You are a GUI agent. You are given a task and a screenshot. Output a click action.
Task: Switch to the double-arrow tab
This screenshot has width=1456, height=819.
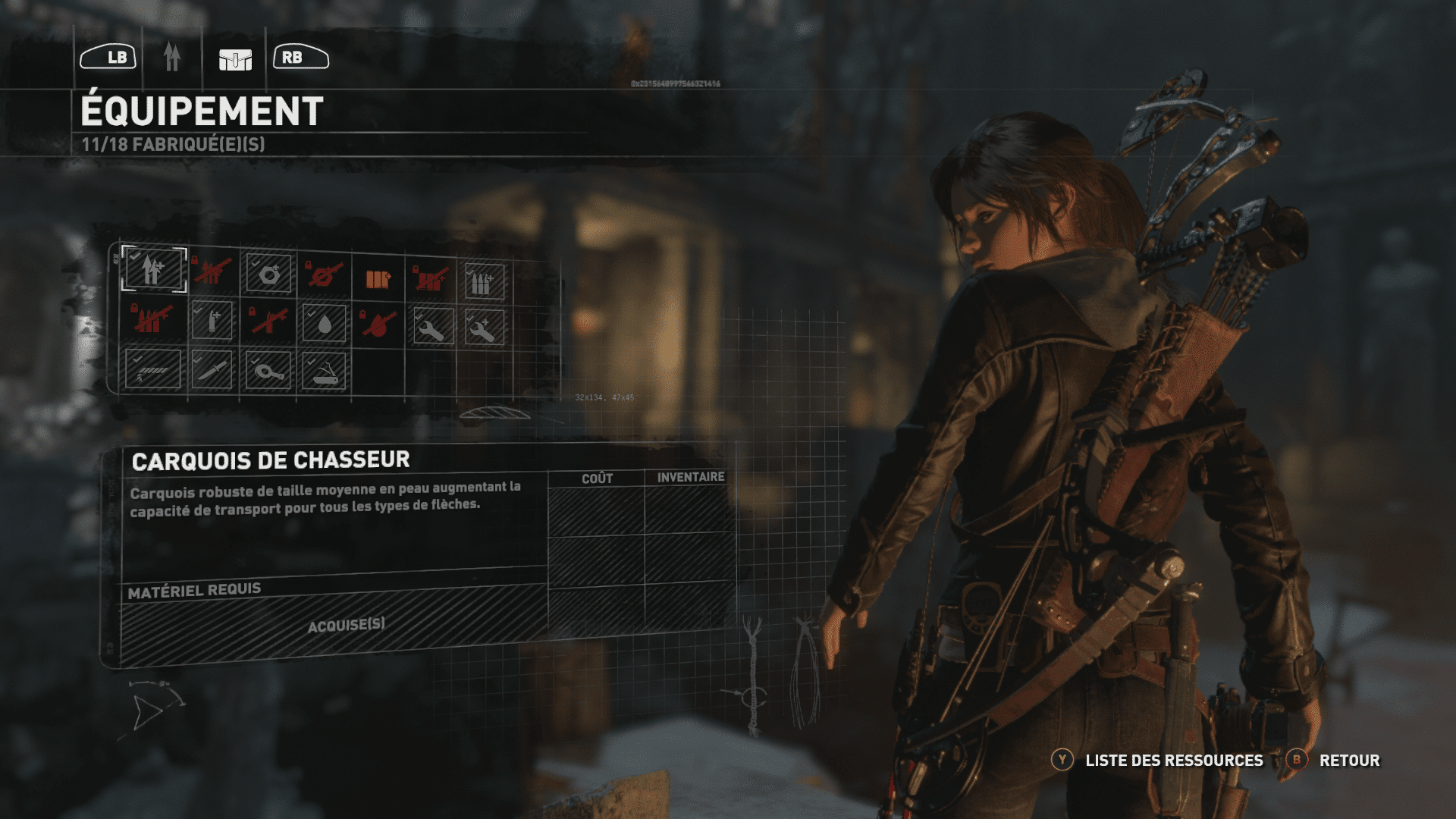pyautogui.click(x=172, y=57)
